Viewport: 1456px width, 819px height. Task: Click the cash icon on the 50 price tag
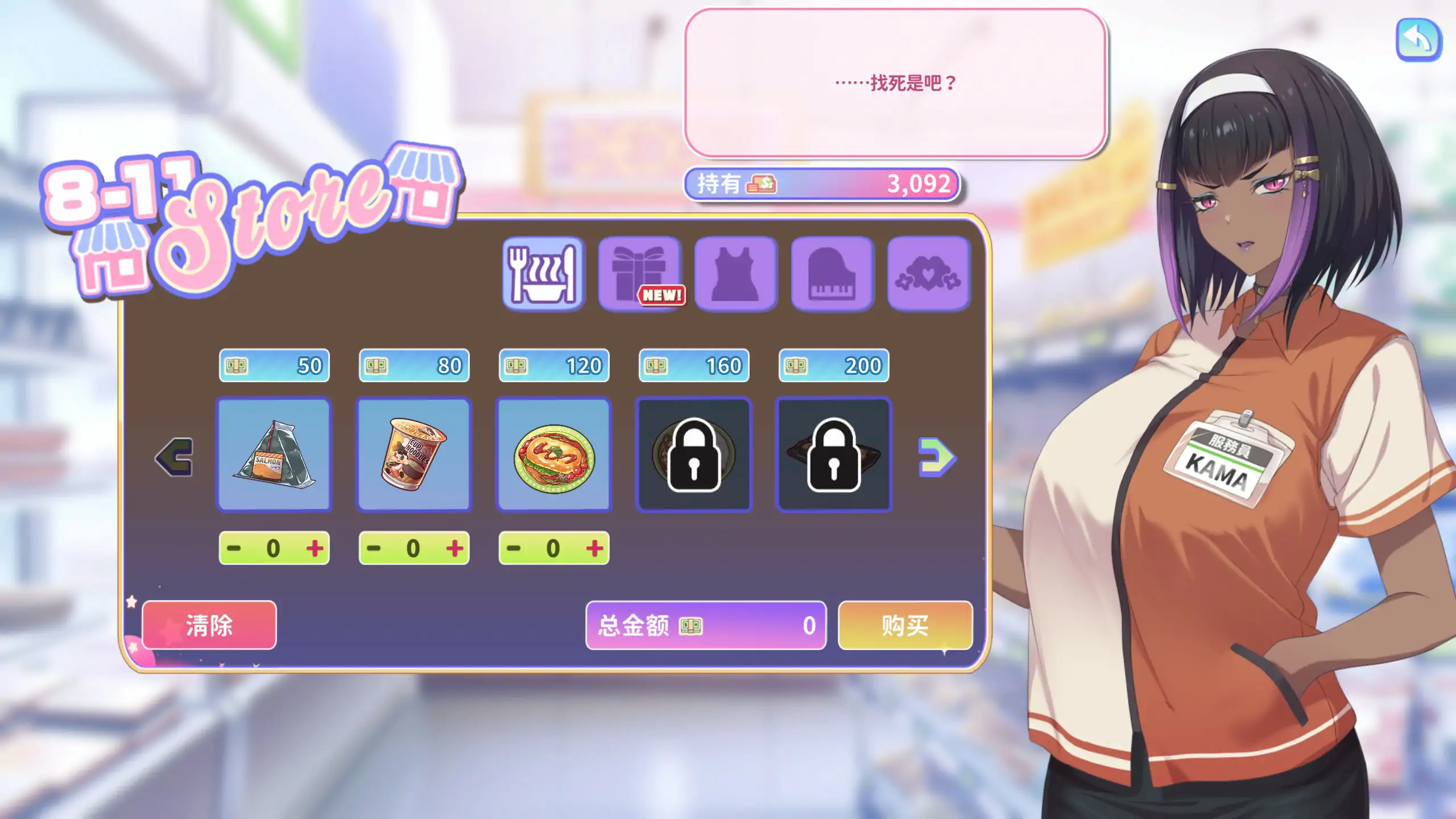coord(238,366)
